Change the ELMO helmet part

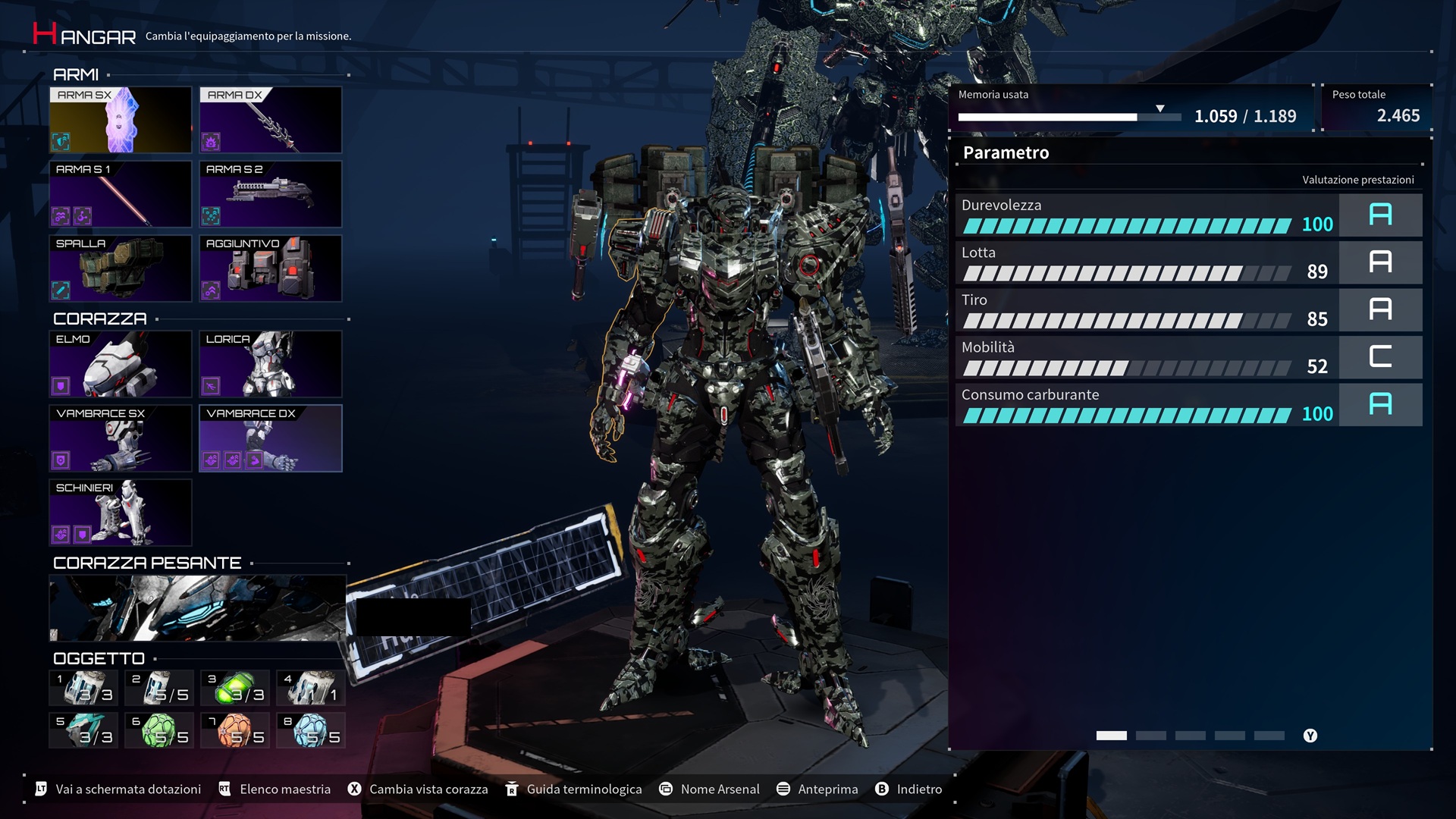pos(120,364)
